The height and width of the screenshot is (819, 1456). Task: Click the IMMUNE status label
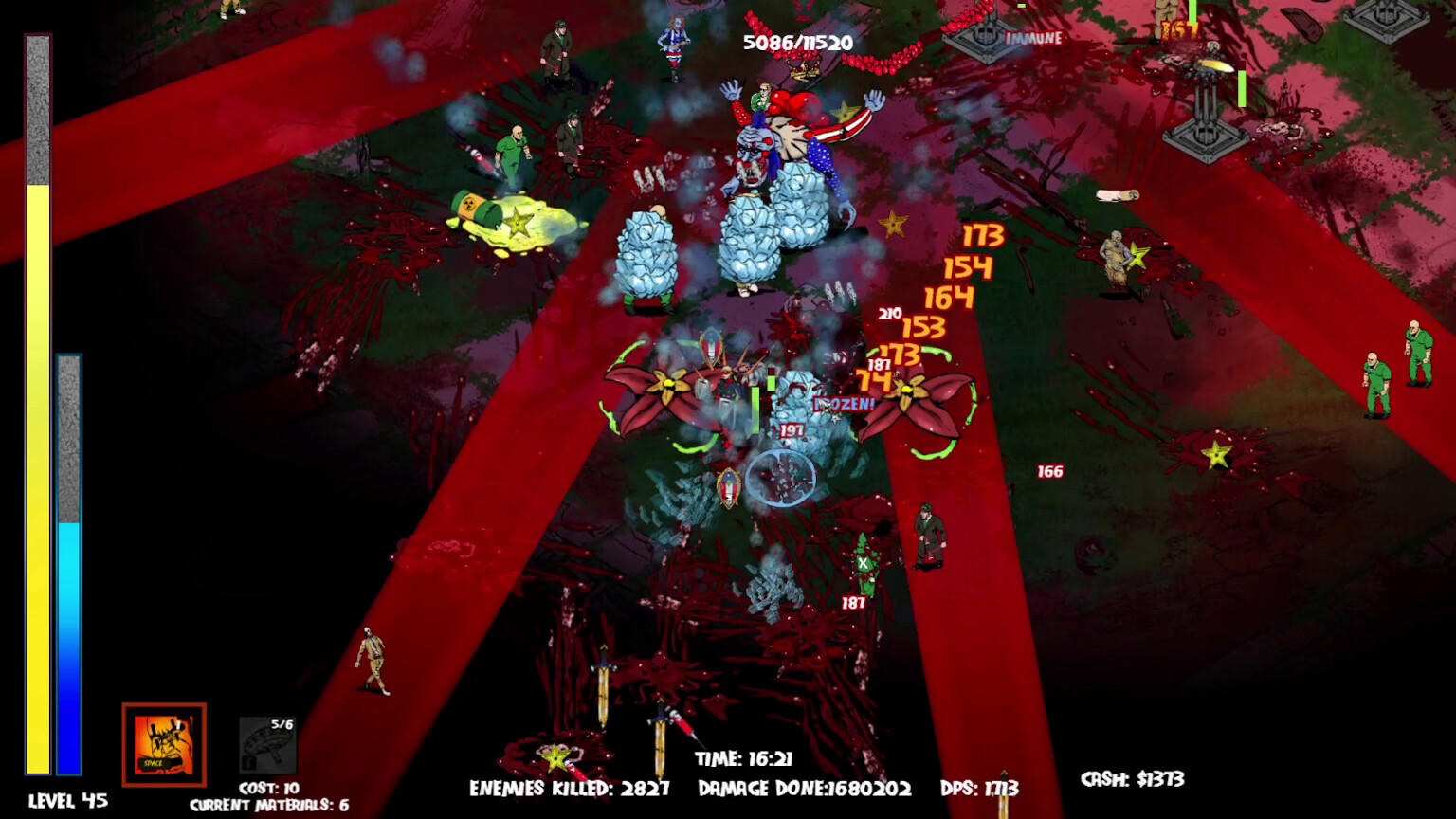1031,40
